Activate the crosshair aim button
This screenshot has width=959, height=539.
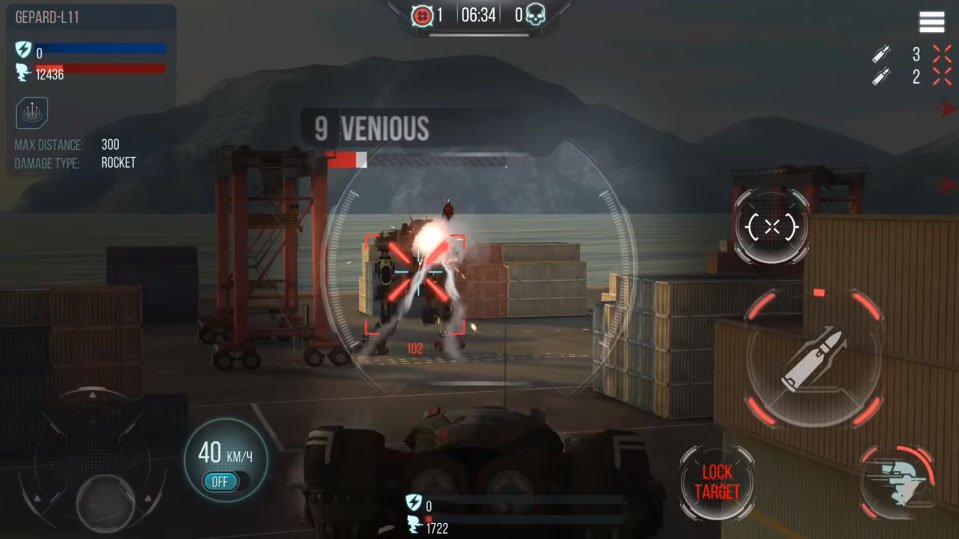tap(771, 227)
